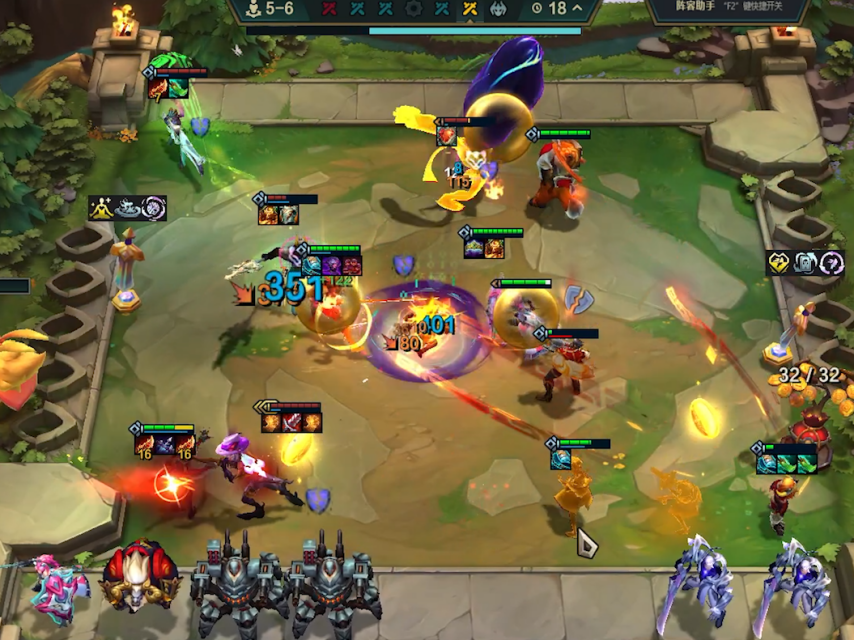The width and height of the screenshot is (854, 640).
Task: View the opponent's purple circular augment icon
Action: coord(831,263)
